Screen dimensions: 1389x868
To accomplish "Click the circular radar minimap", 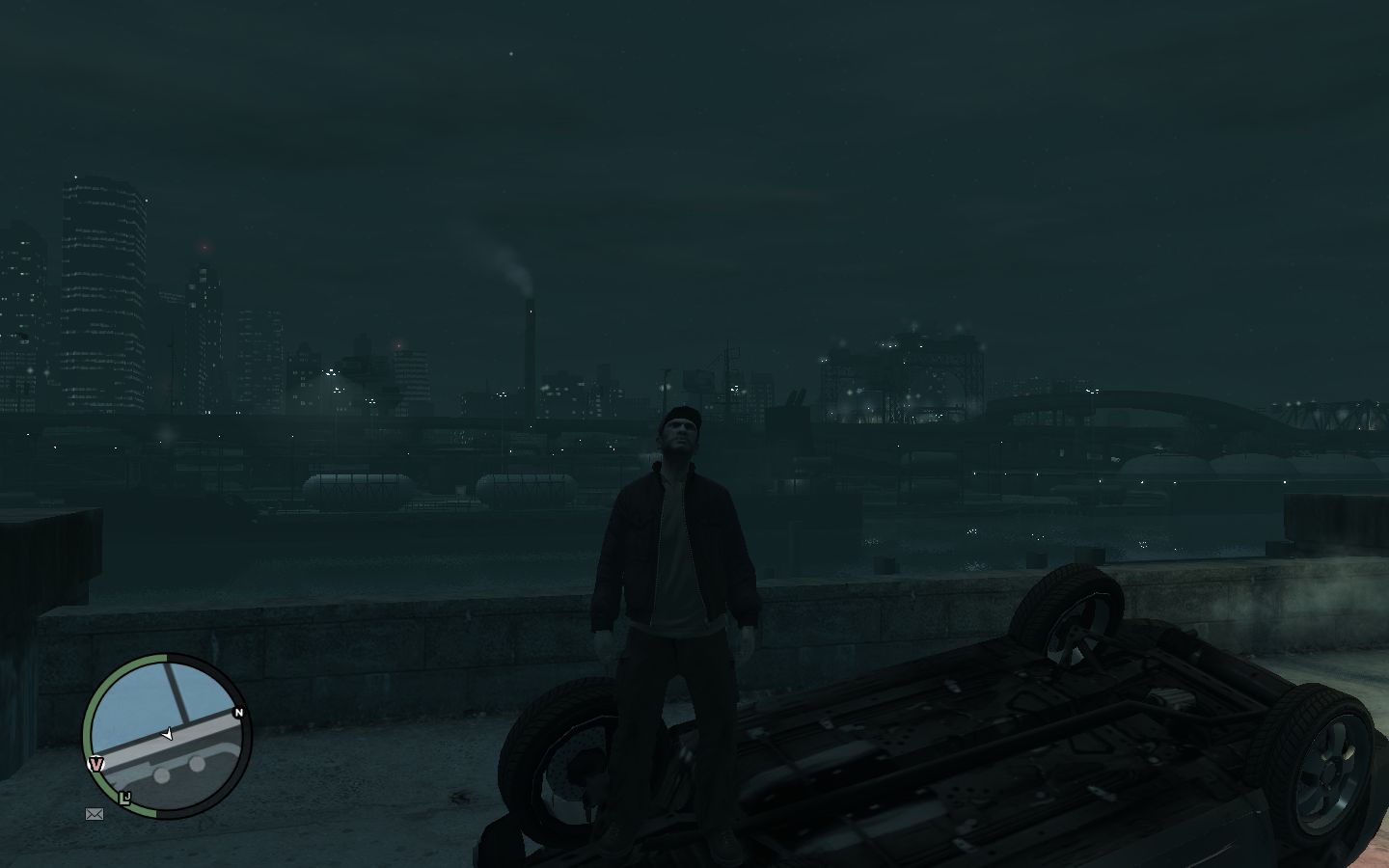I will click(x=167, y=735).
